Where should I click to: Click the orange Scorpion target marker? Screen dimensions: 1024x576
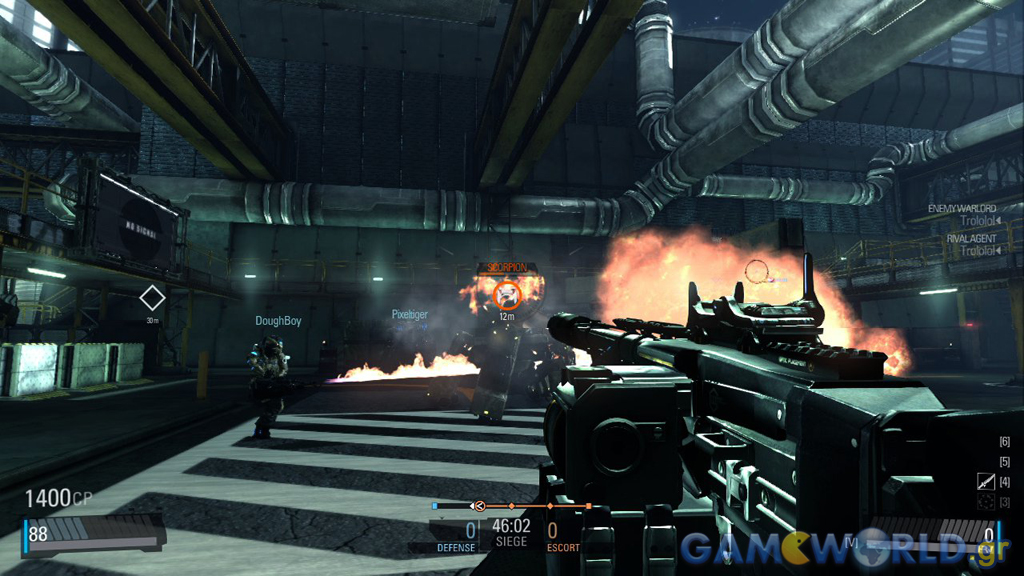507,293
